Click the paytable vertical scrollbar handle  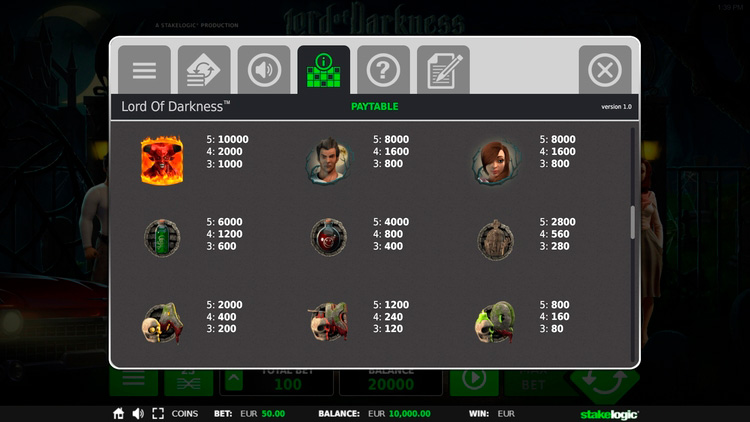tap(632, 222)
